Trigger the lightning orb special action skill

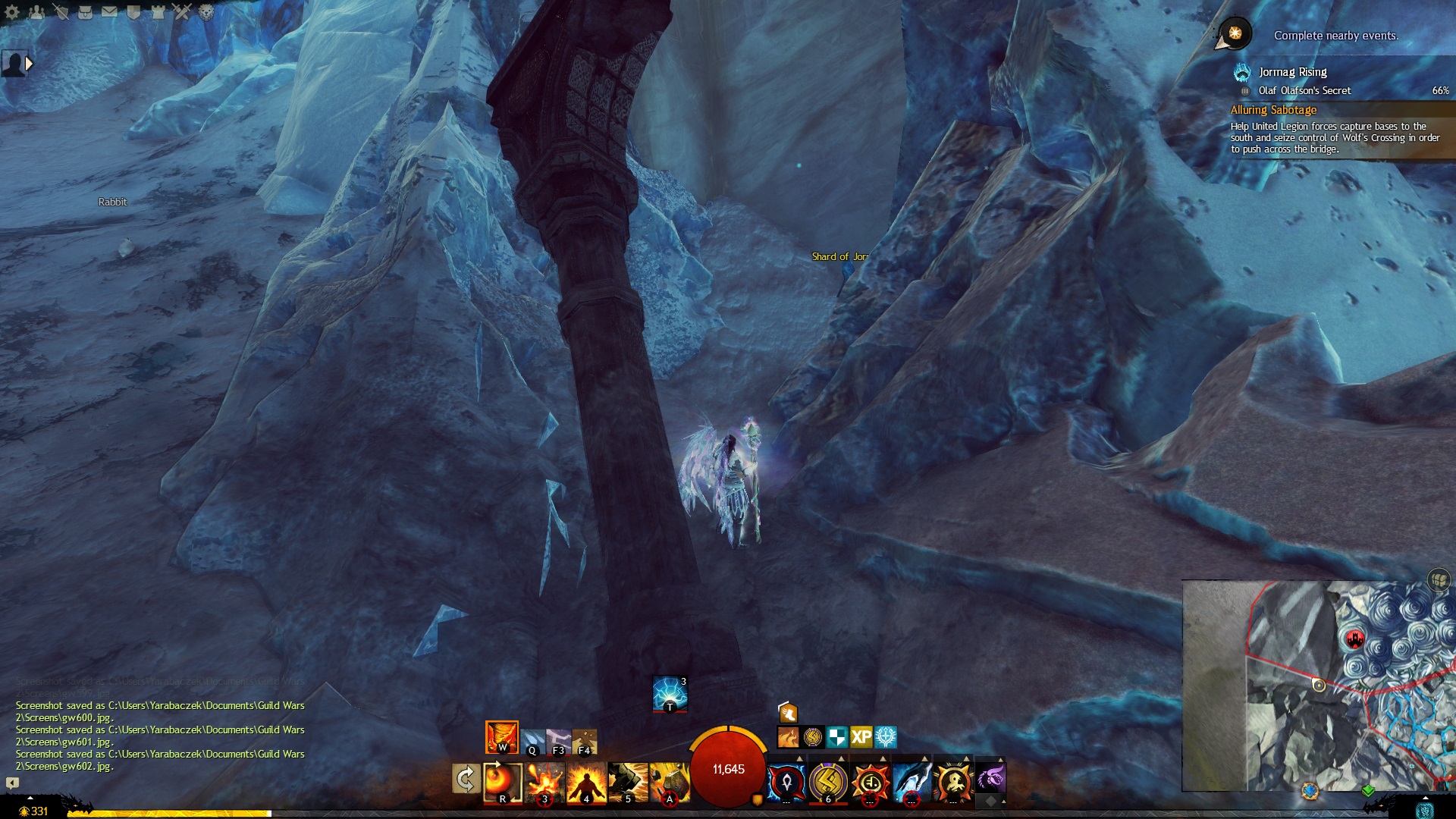click(670, 693)
